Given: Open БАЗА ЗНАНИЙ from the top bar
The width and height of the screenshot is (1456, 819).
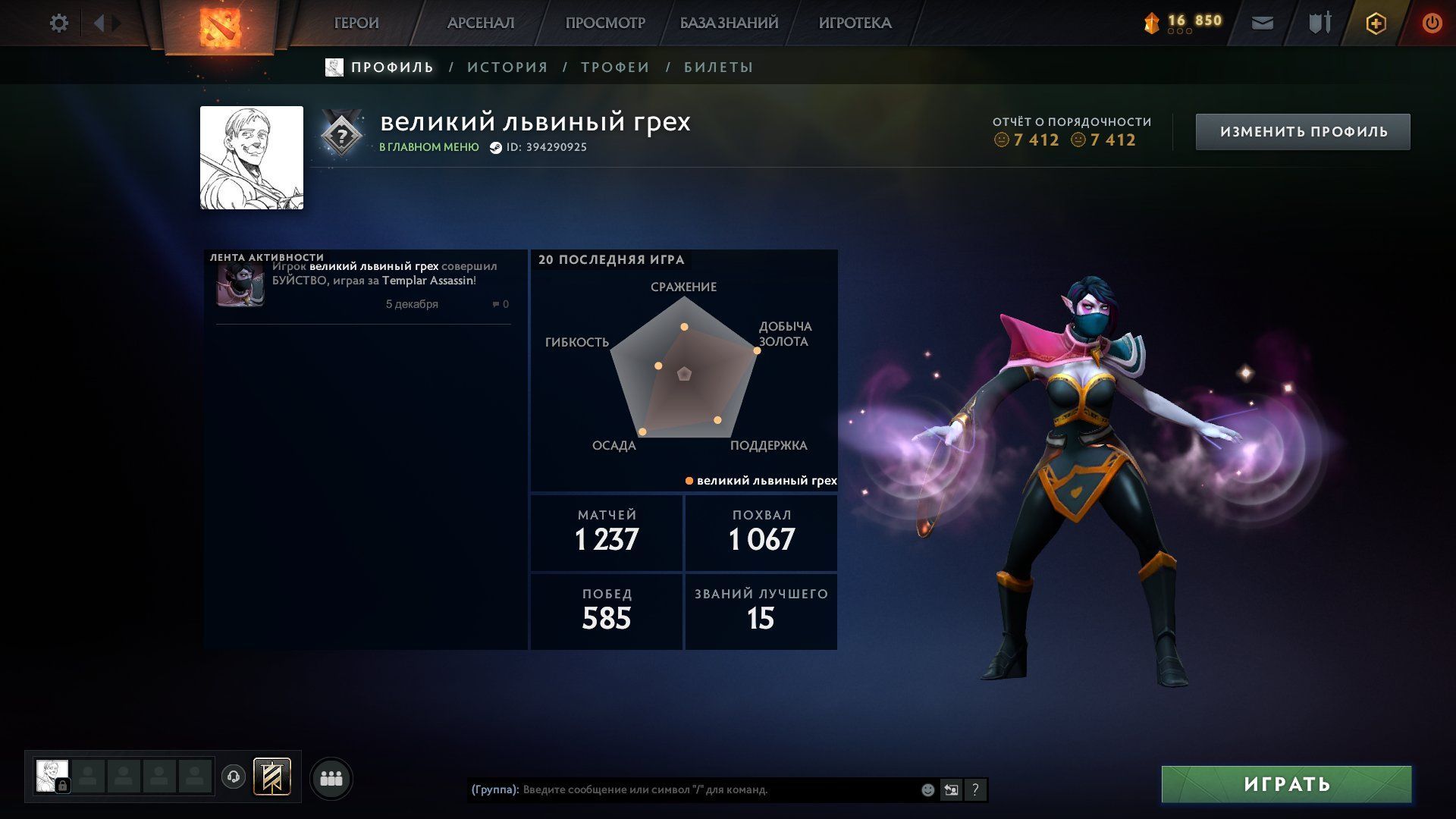Looking at the screenshot, I should click(729, 24).
